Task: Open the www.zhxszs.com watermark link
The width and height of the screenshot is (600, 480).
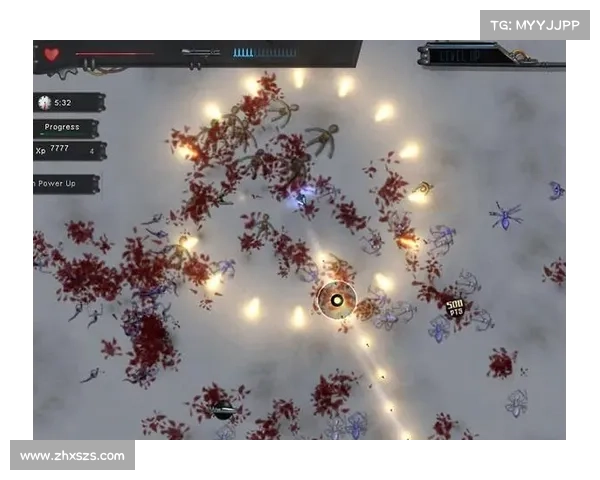Action: tap(72, 456)
